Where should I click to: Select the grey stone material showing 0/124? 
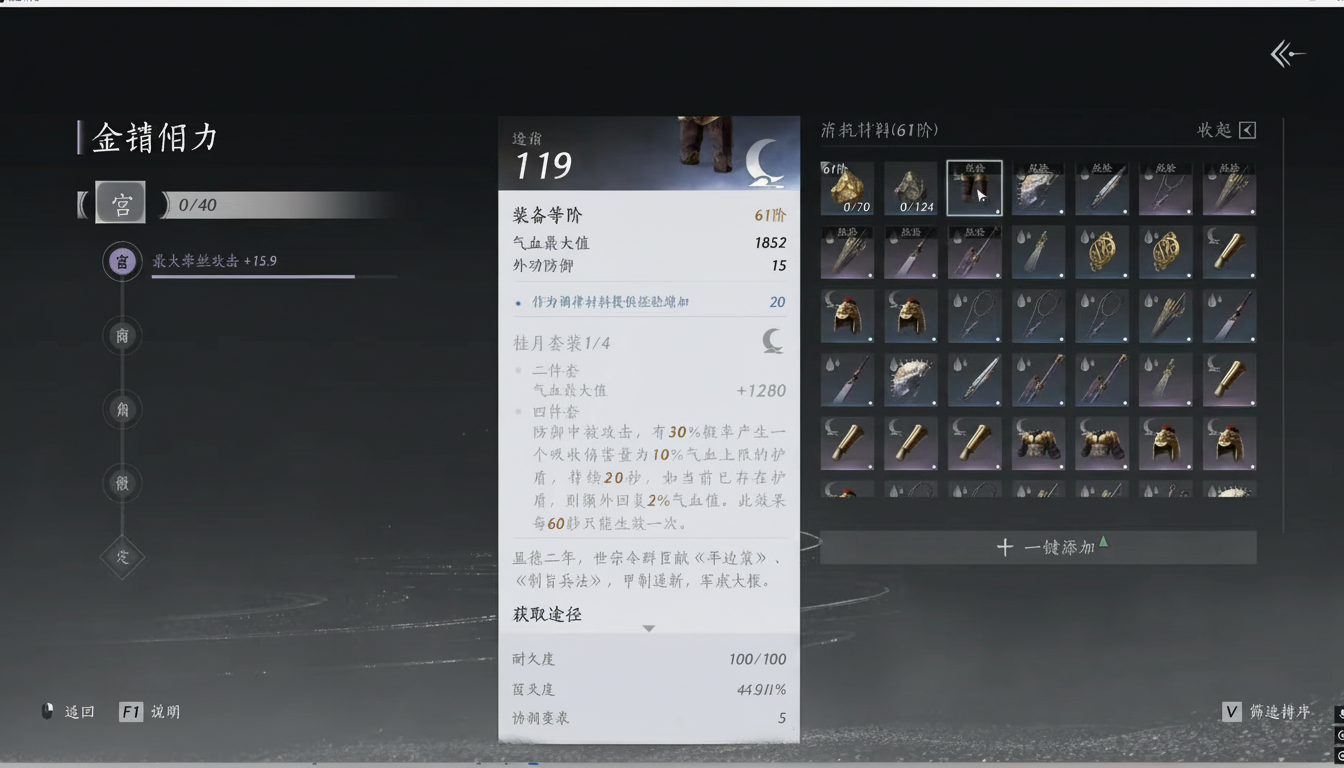(911, 188)
